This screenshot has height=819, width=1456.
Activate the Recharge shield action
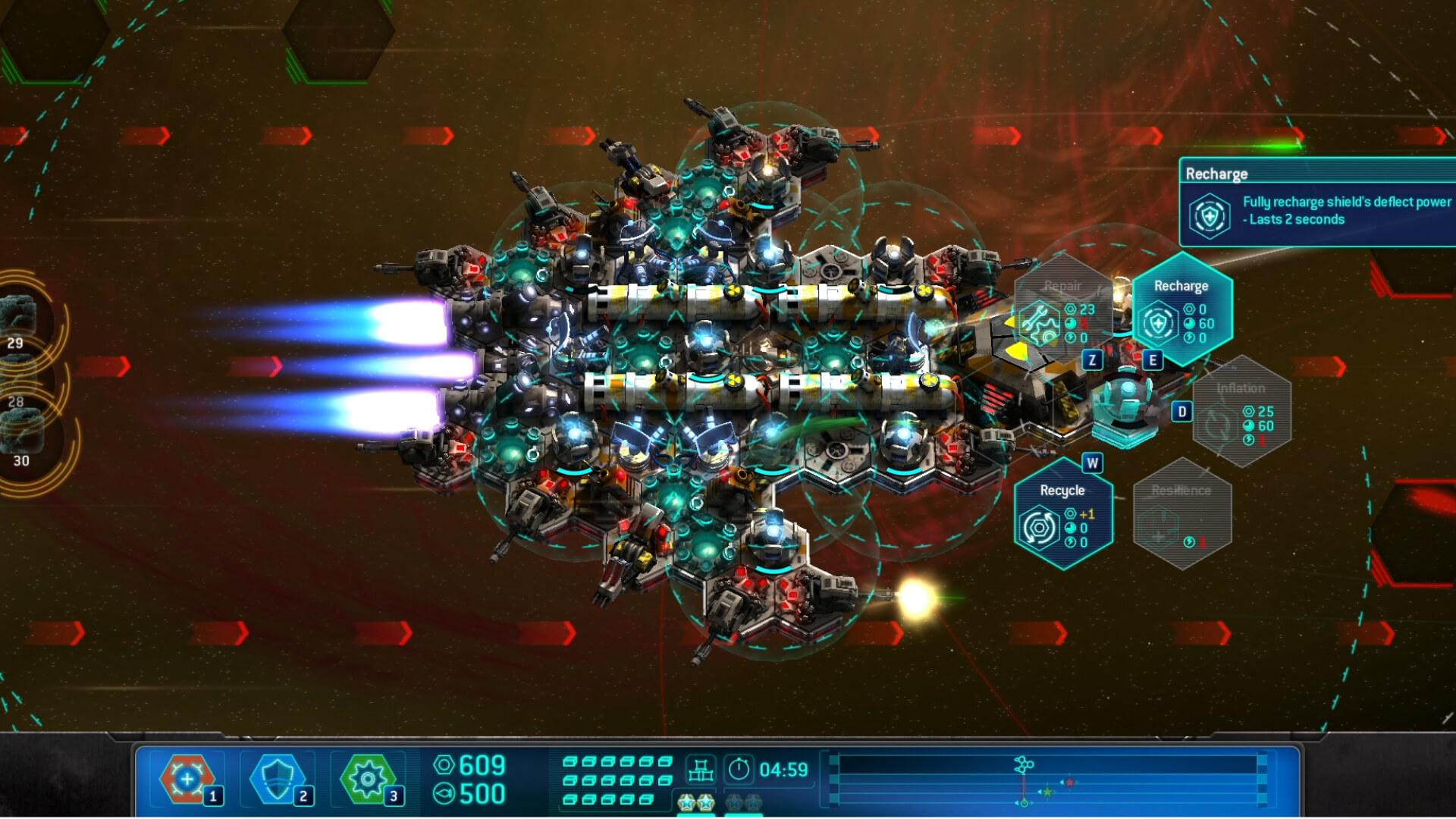coord(1181,309)
